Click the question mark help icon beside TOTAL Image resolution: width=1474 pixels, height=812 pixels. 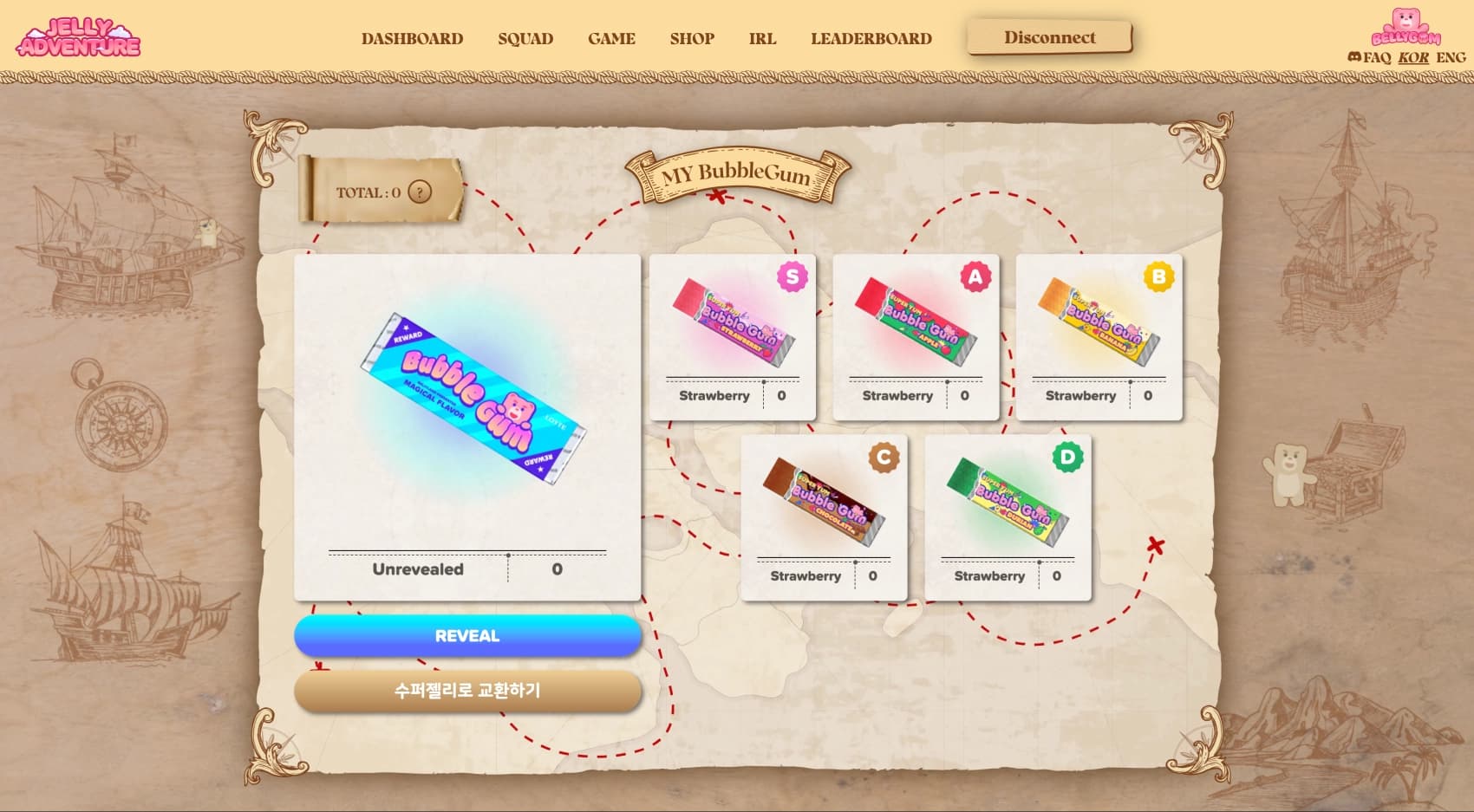pyautogui.click(x=421, y=192)
